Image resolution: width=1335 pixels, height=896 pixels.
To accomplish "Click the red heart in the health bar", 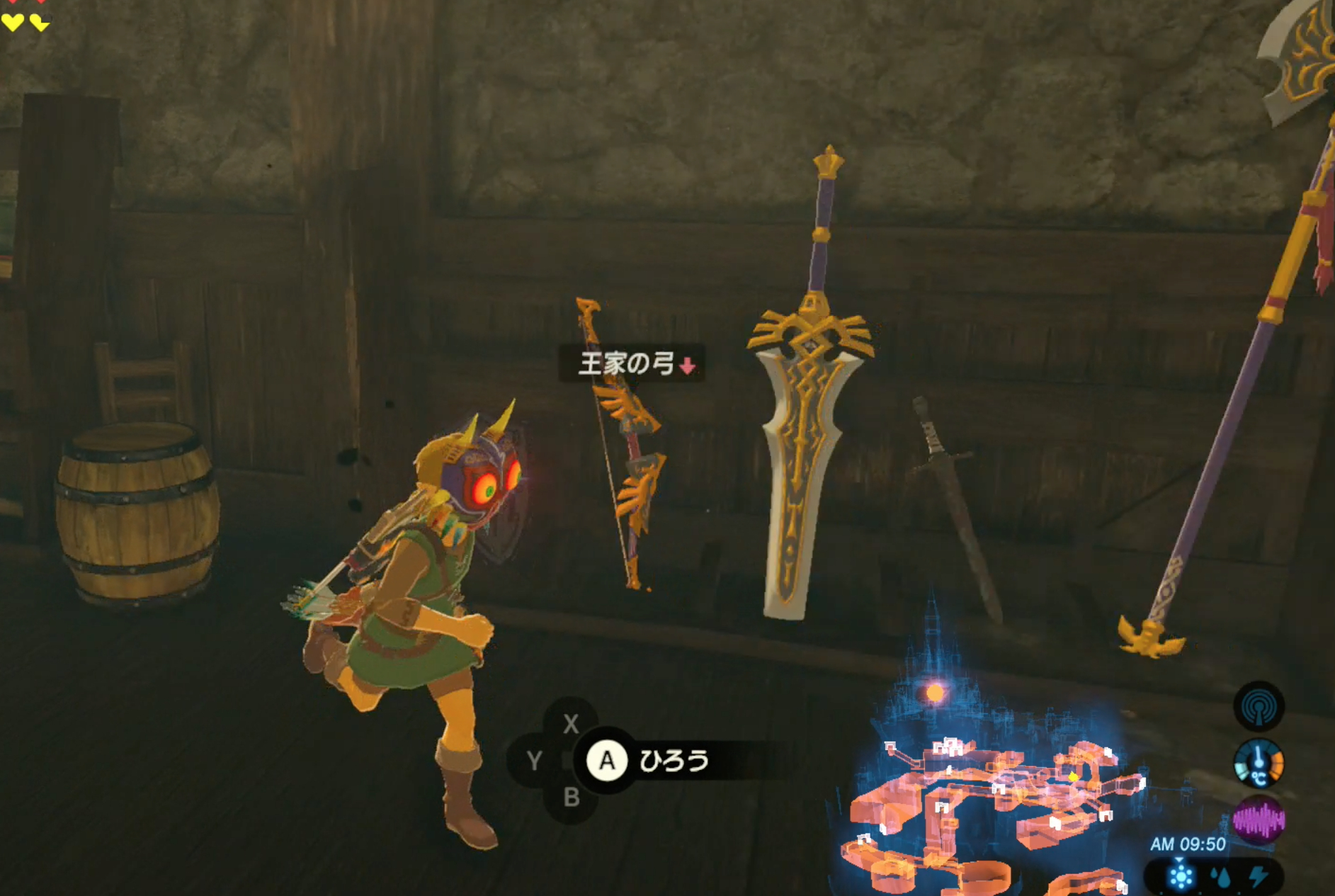I will click(x=12, y=3).
